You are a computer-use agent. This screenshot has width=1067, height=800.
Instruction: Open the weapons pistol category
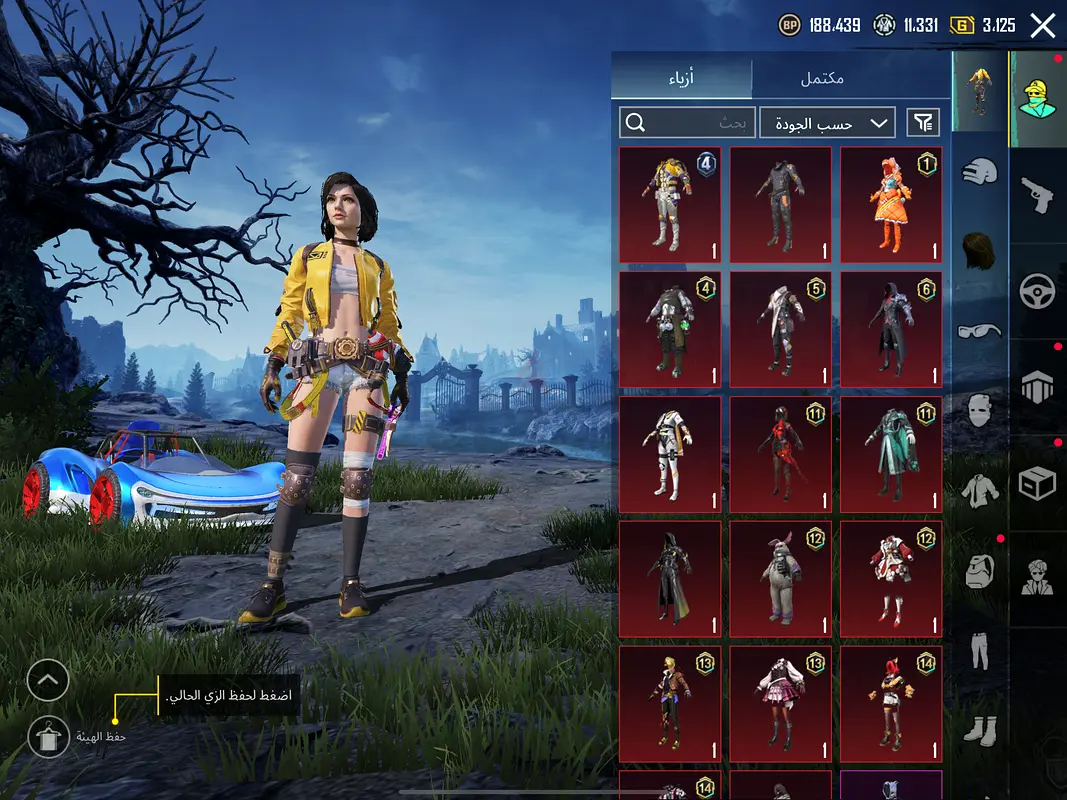1038,194
